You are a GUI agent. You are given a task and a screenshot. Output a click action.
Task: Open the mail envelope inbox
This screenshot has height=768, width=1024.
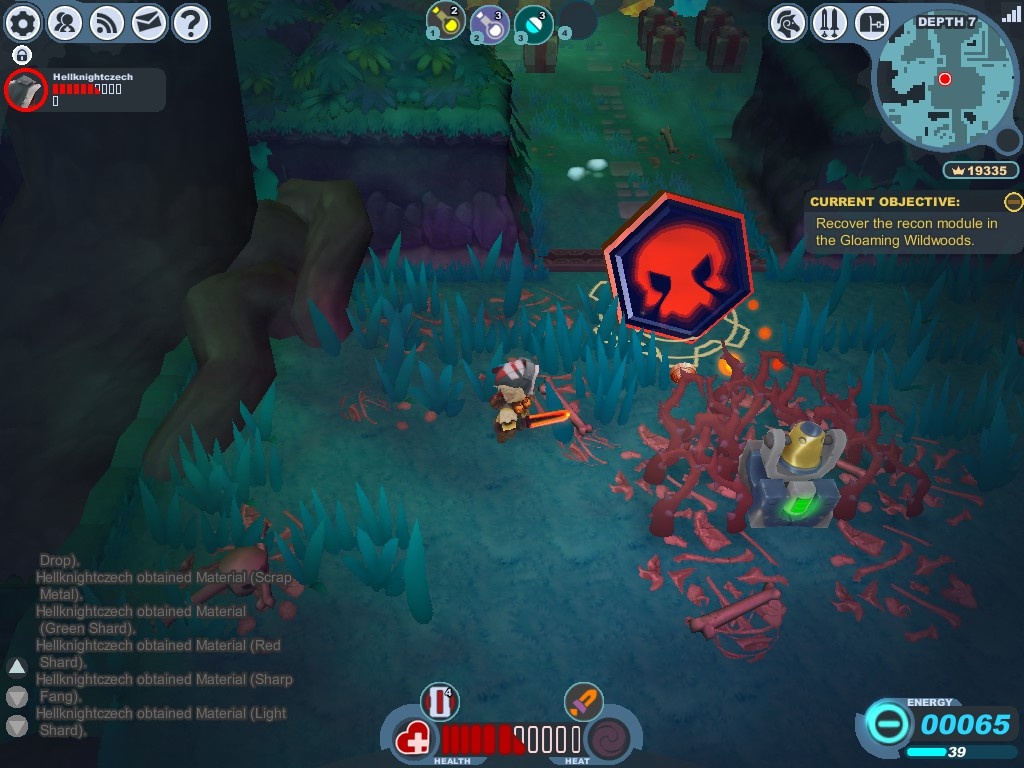[149, 22]
